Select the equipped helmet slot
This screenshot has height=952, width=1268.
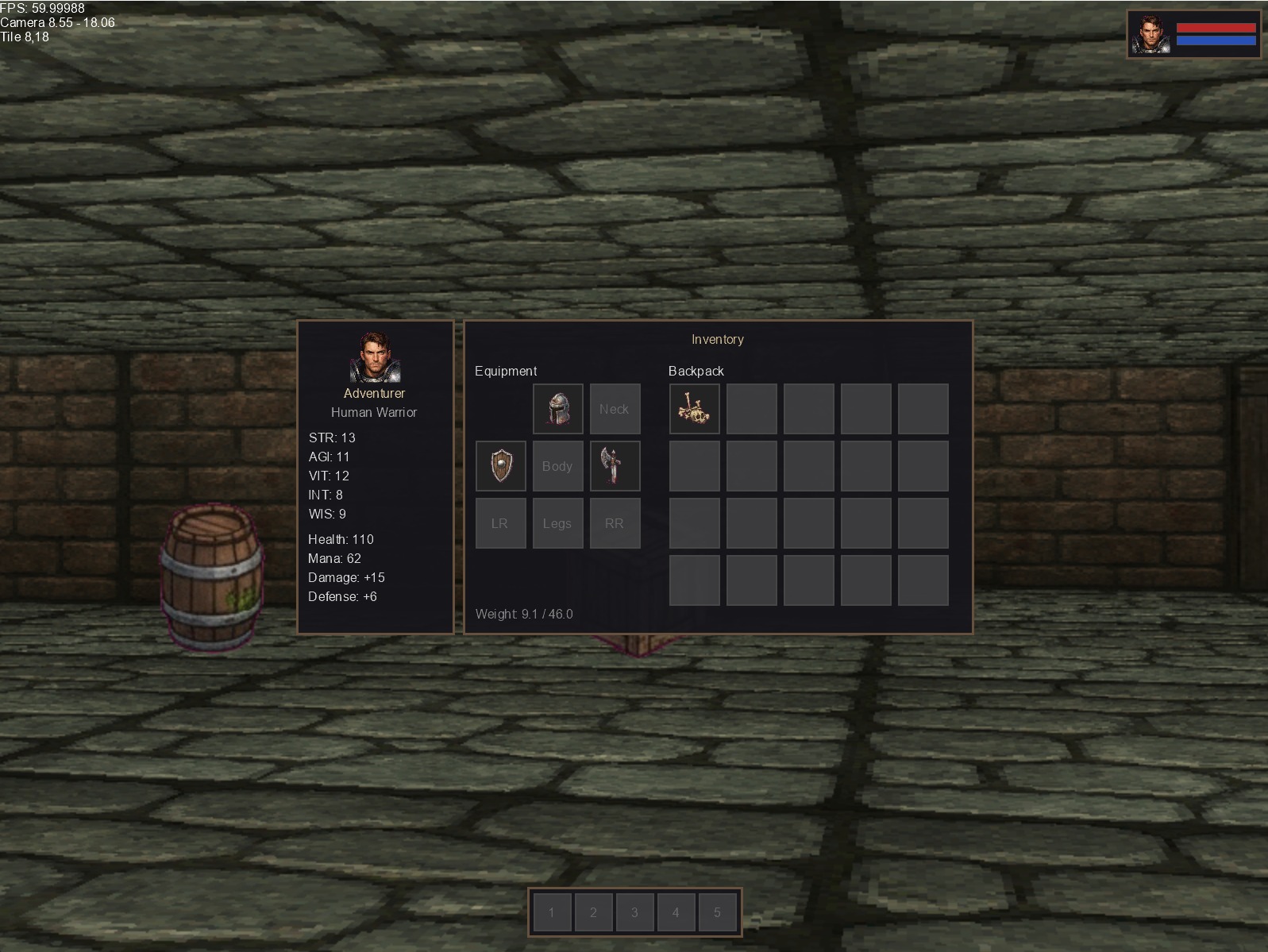[557, 409]
